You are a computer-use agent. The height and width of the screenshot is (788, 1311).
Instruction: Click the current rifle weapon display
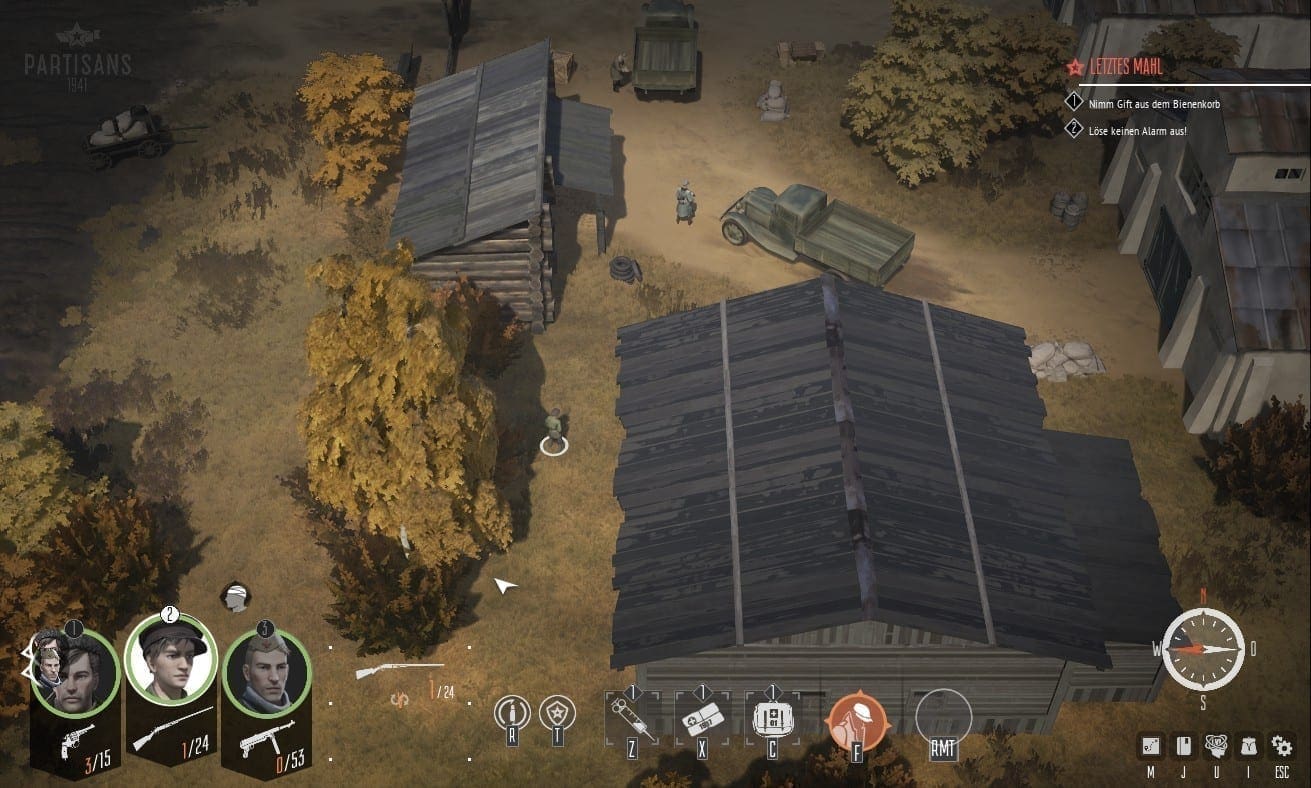[399, 669]
